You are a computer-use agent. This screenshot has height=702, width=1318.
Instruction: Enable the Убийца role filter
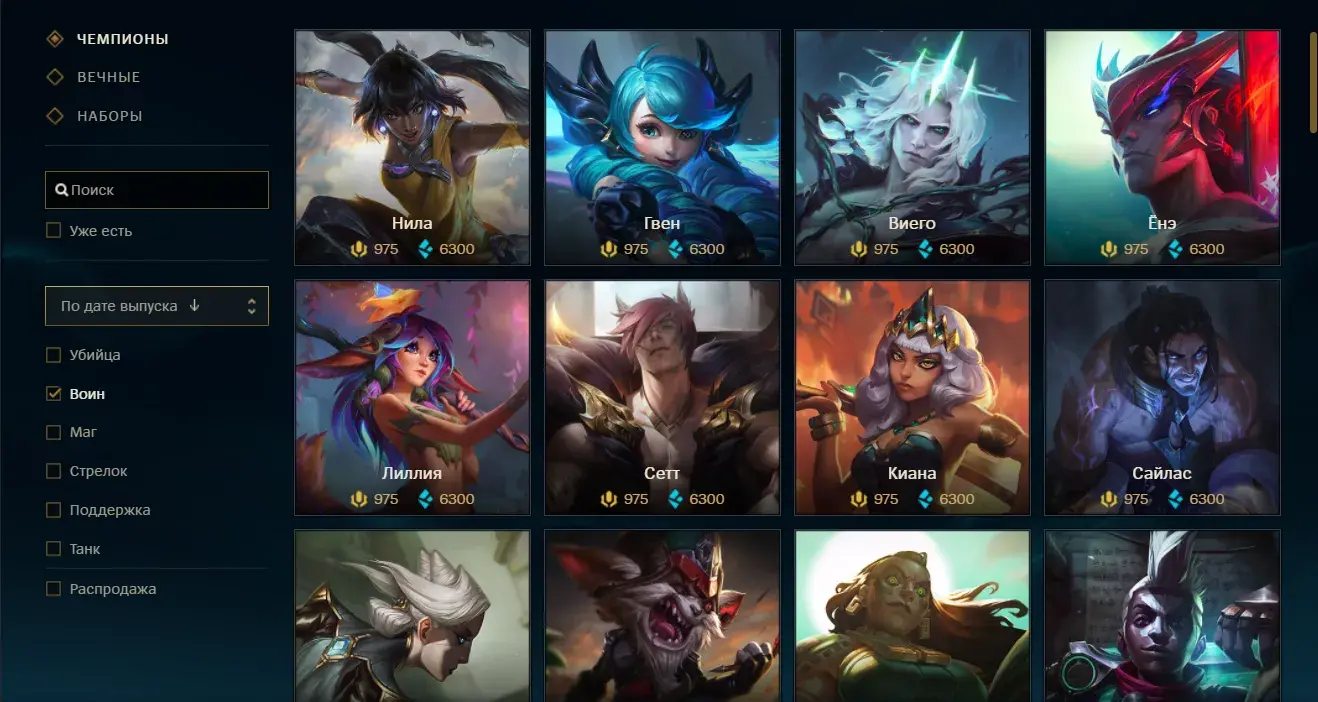pyautogui.click(x=54, y=355)
